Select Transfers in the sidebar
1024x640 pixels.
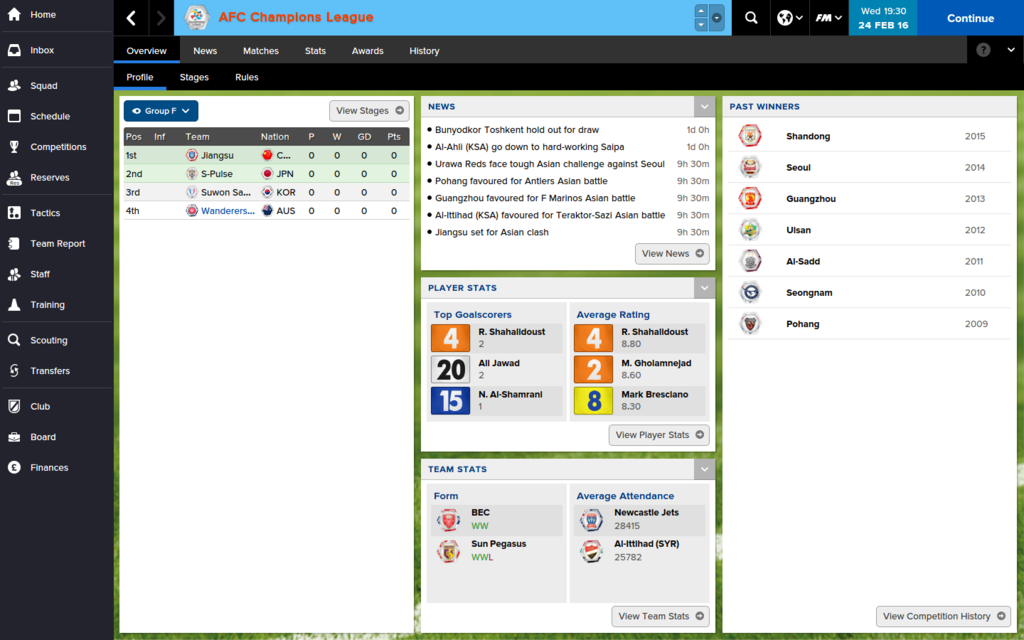tap(50, 371)
